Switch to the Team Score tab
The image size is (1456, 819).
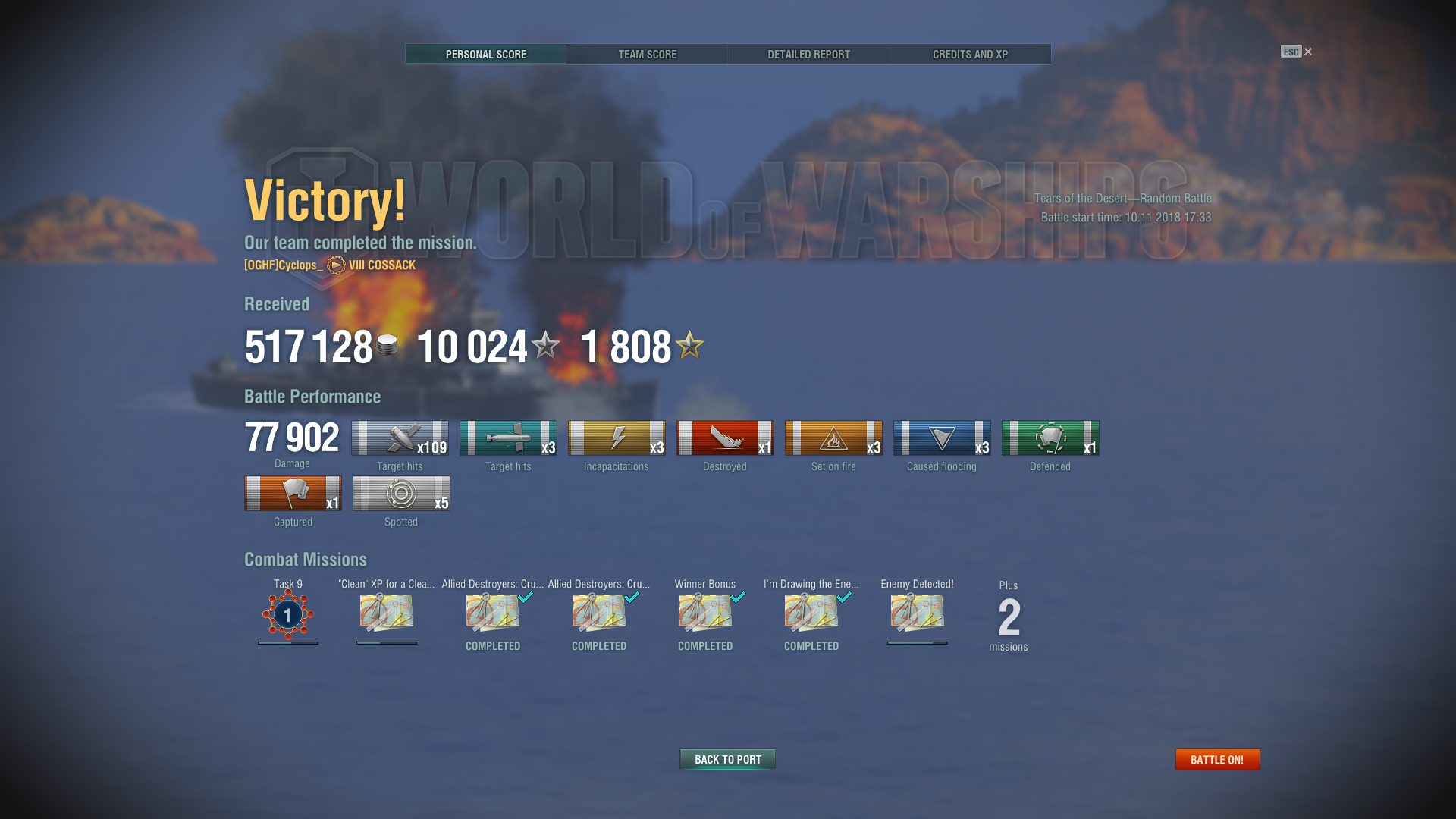click(647, 55)
